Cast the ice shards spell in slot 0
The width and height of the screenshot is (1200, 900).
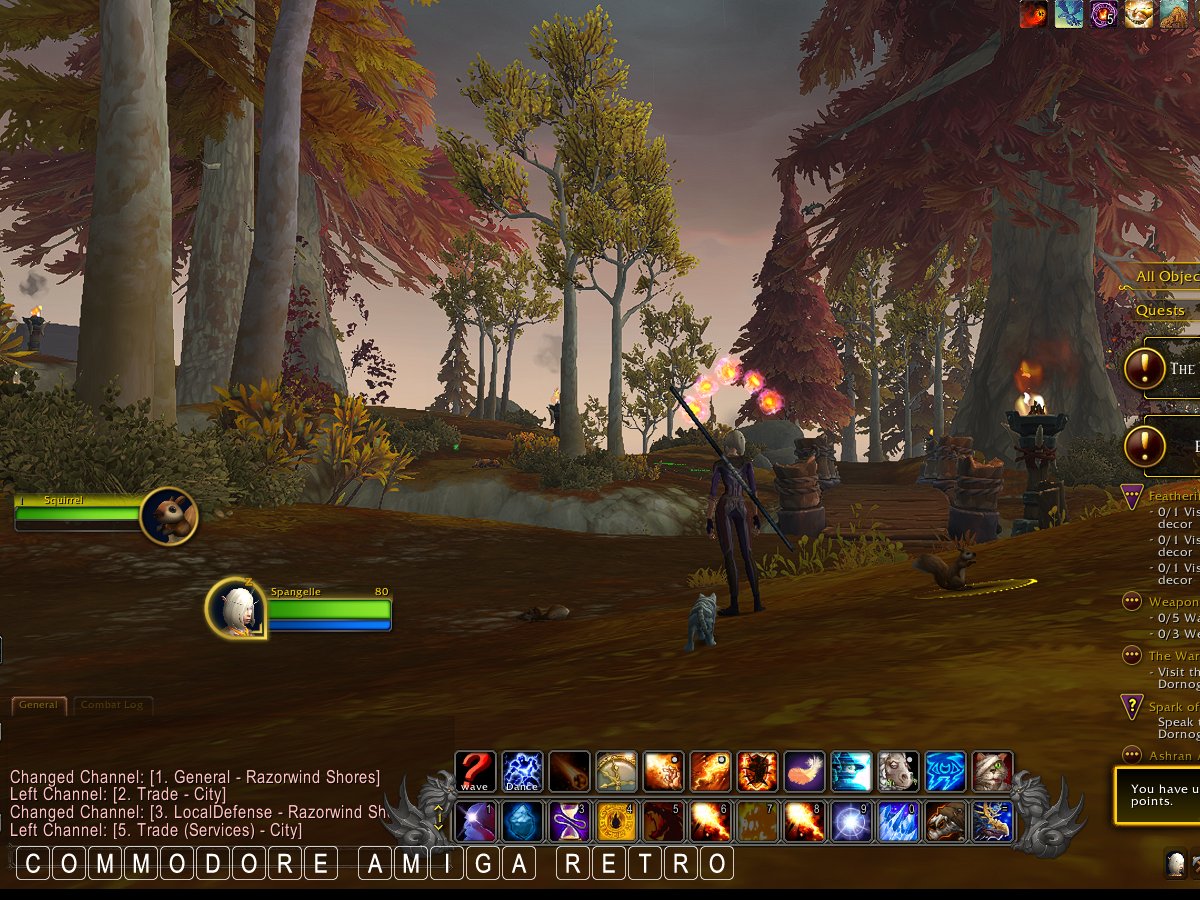click(x=898, y=821)
